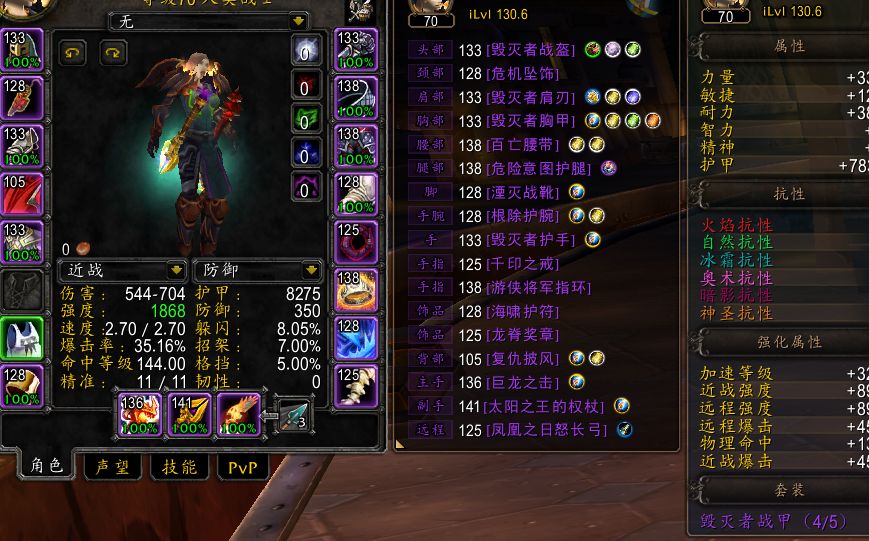This screenshot has height=541, width=869.
Task: Select the item level 136 main-hand weapon slot
Action: click(x=140, y=413)
